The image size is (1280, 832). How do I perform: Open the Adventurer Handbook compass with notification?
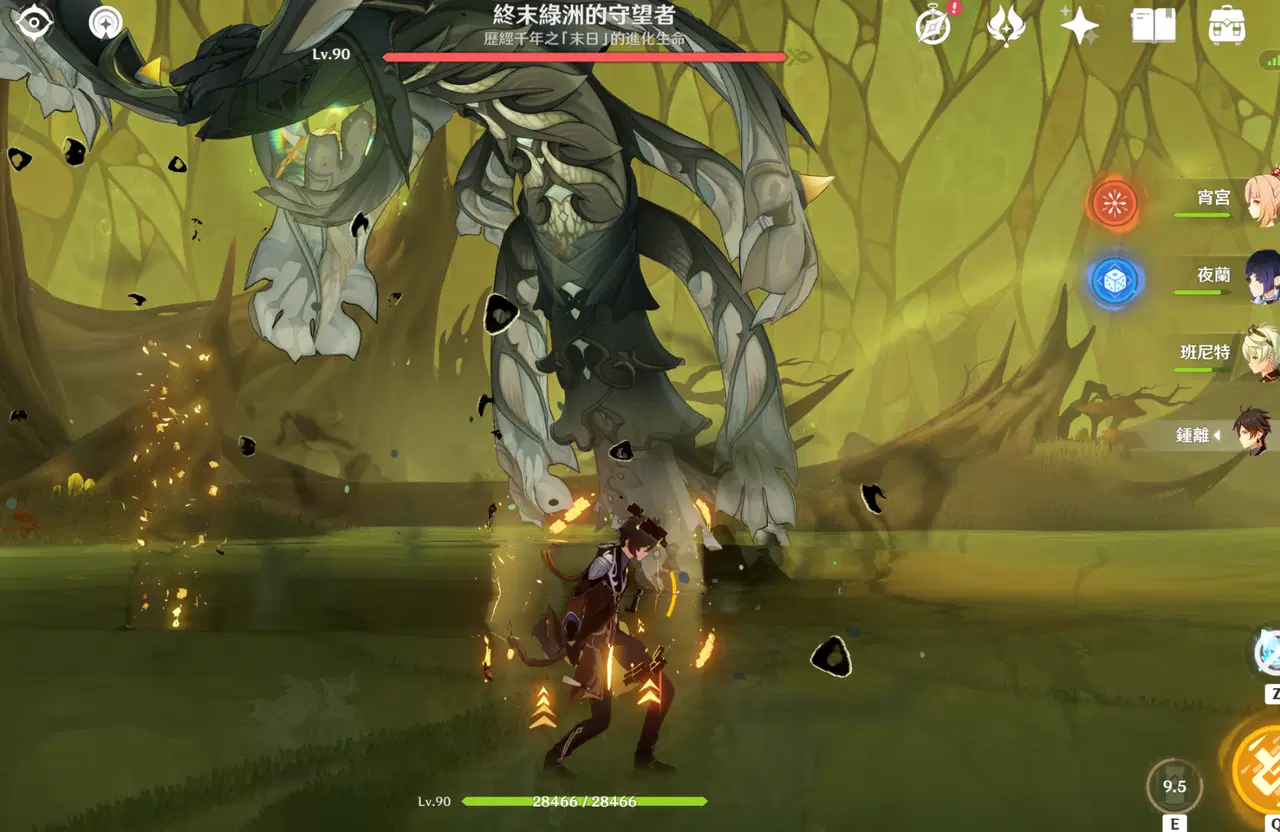click(x=931, y=26)
